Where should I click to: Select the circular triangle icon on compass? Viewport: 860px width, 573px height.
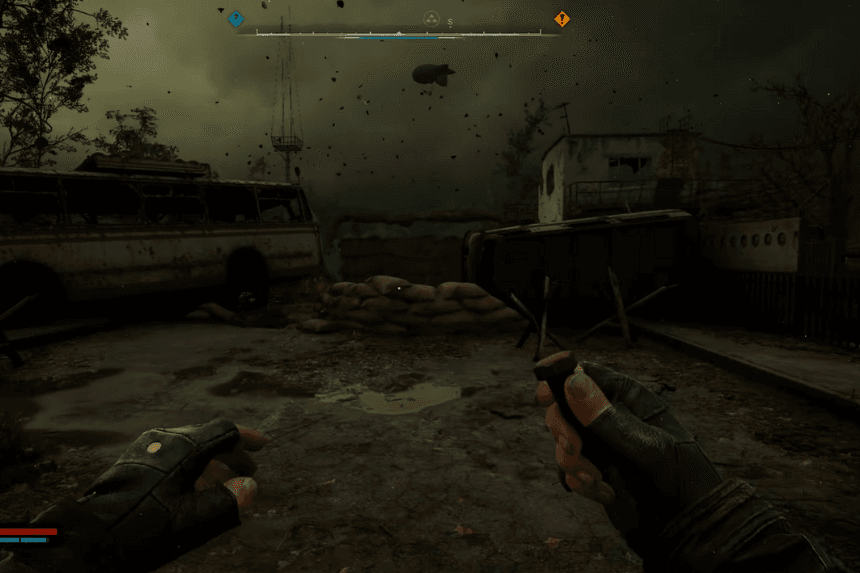(431, 19)
